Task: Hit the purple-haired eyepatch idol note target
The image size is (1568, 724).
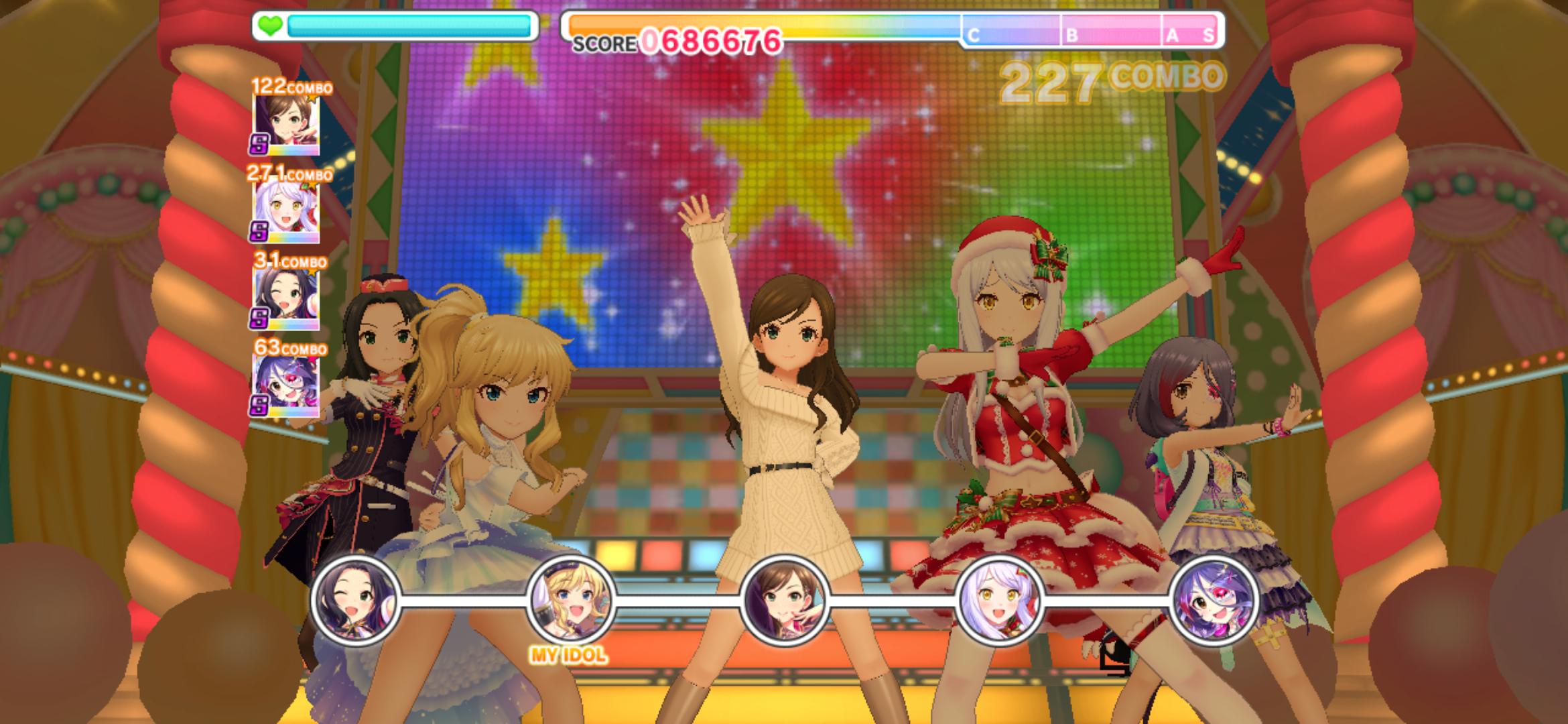Action: [x=1214, y=599]
